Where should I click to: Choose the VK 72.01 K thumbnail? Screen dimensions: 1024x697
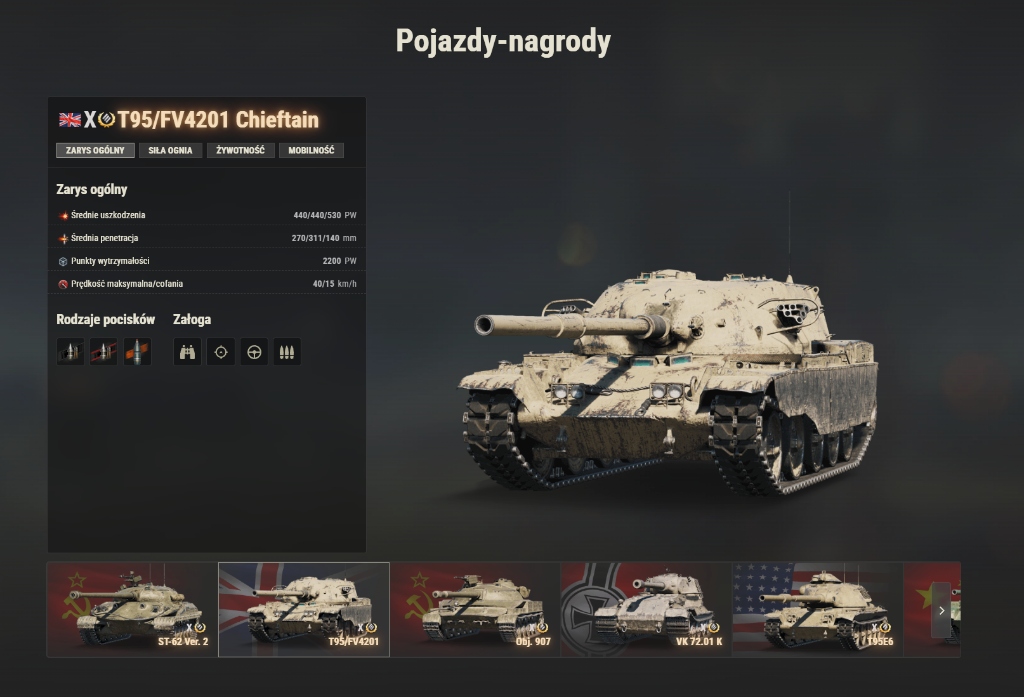(x=646, y=609)
